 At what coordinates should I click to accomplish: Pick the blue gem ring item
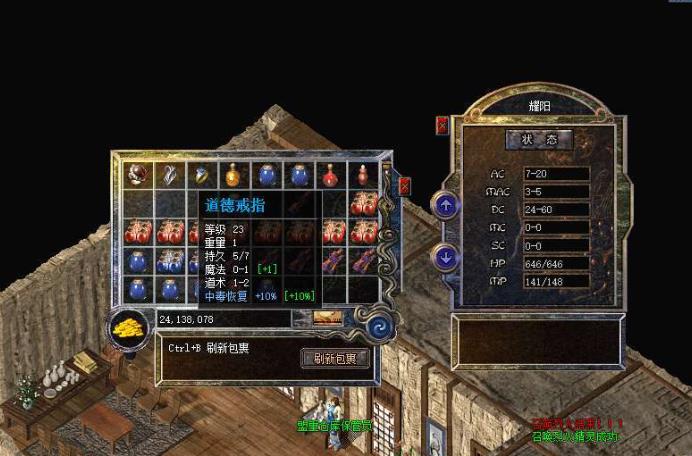pos(201,175)
